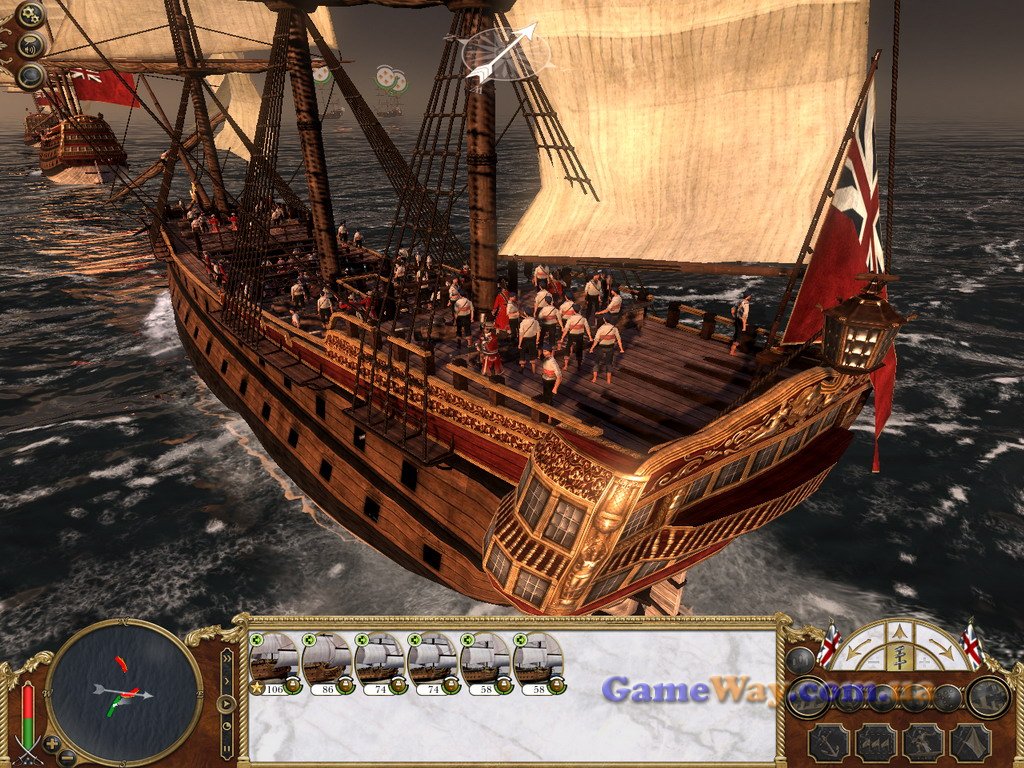
Task: Fire the port broadside large round button
Action: 808,696
